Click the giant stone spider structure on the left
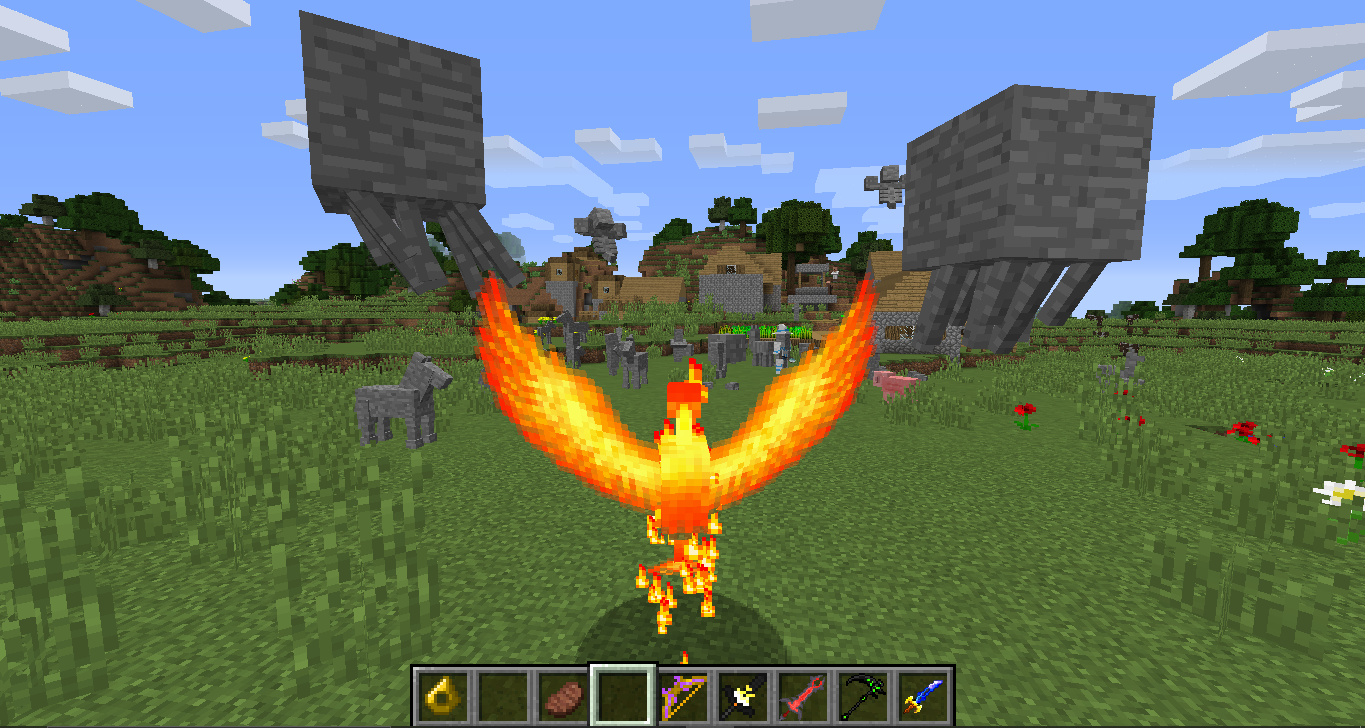 (x=390, y=140)
